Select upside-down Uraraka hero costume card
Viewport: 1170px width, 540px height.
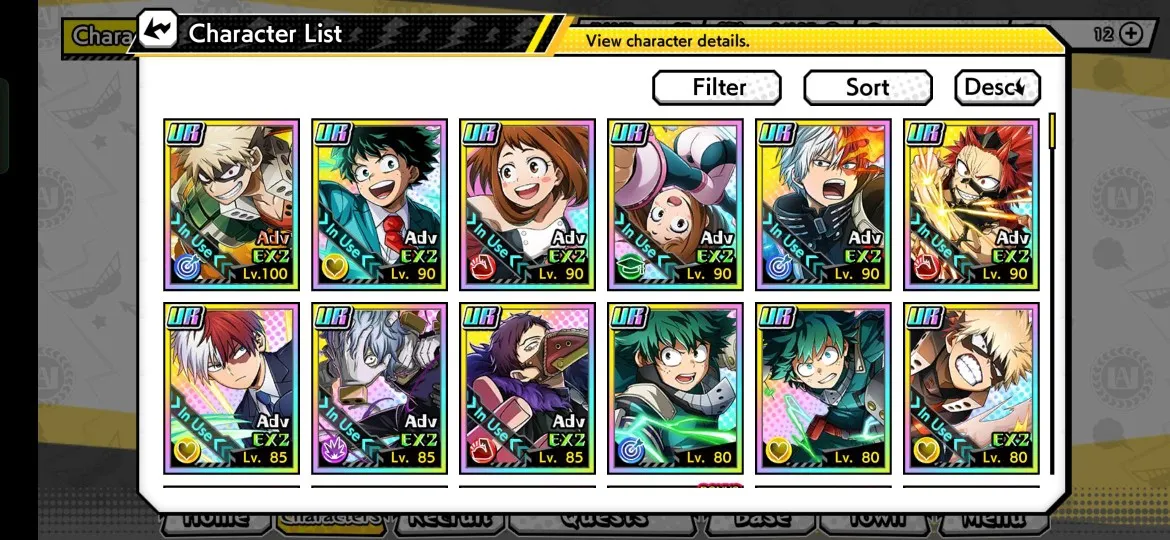(676, 205)
